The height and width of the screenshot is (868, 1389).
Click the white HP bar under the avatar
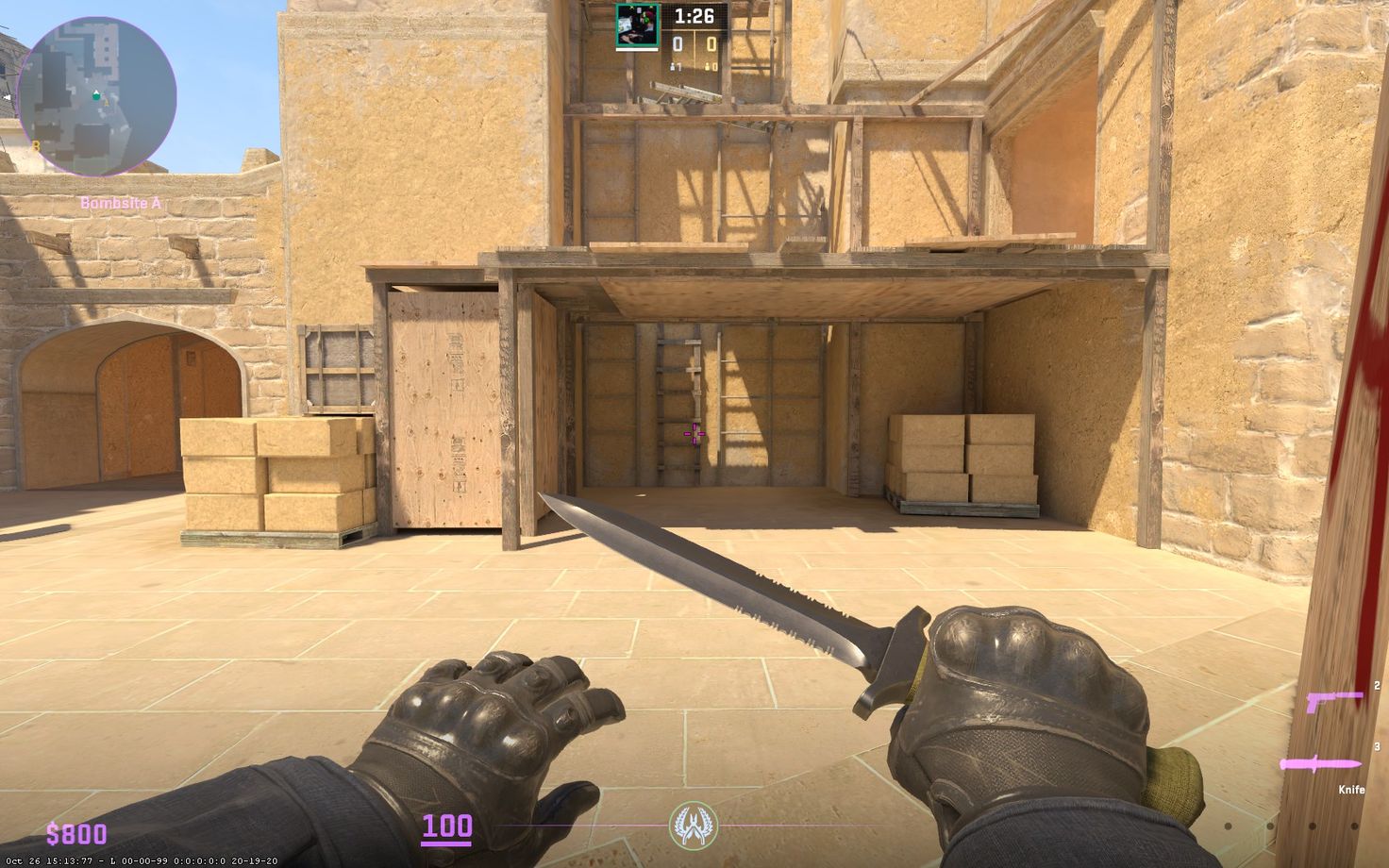tap(637, 50)
